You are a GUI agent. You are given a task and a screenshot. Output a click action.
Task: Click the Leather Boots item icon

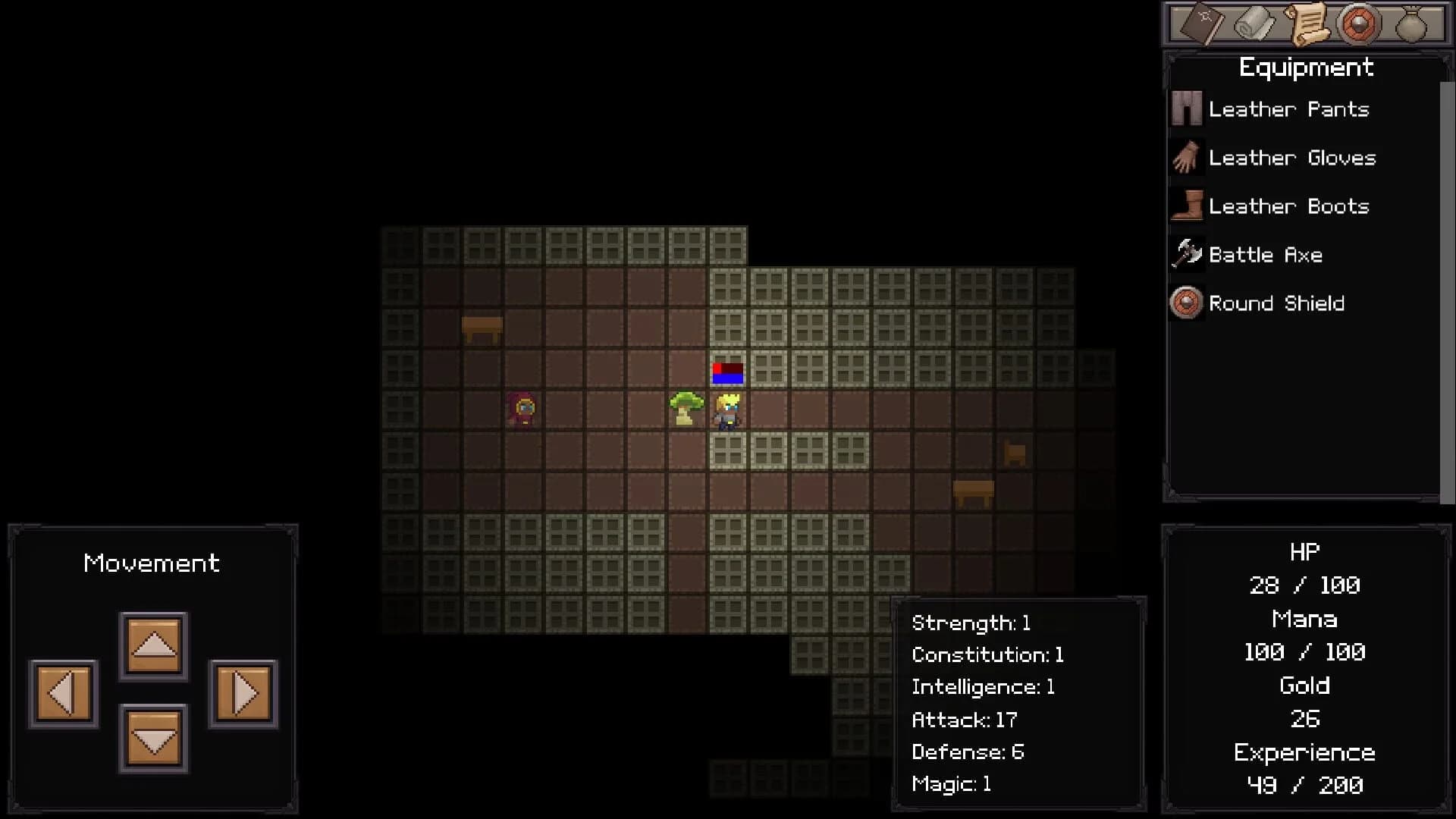click(x=1186, y=206)
